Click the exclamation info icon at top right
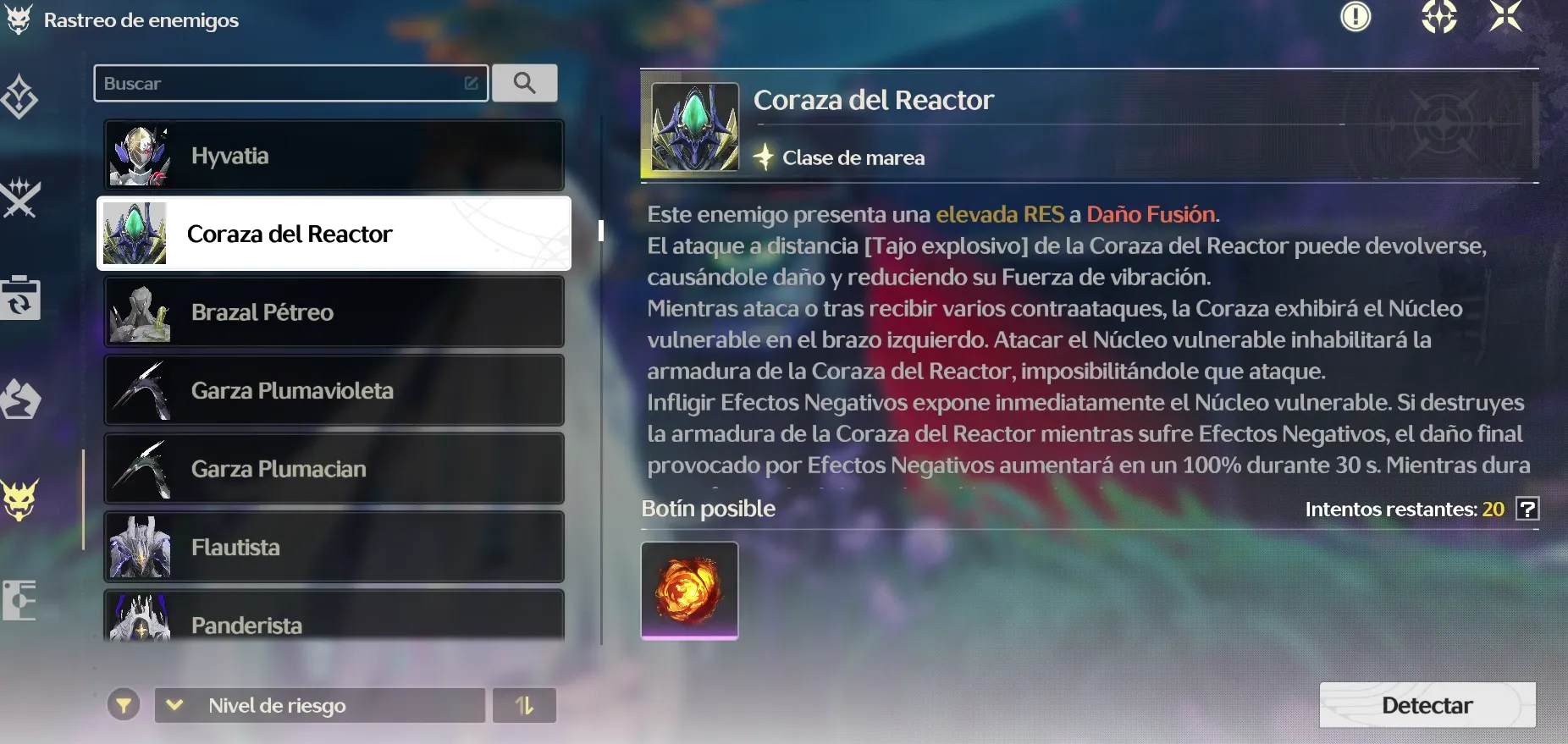Viewport: 1568px width, 744px height. pos(1357,16)
